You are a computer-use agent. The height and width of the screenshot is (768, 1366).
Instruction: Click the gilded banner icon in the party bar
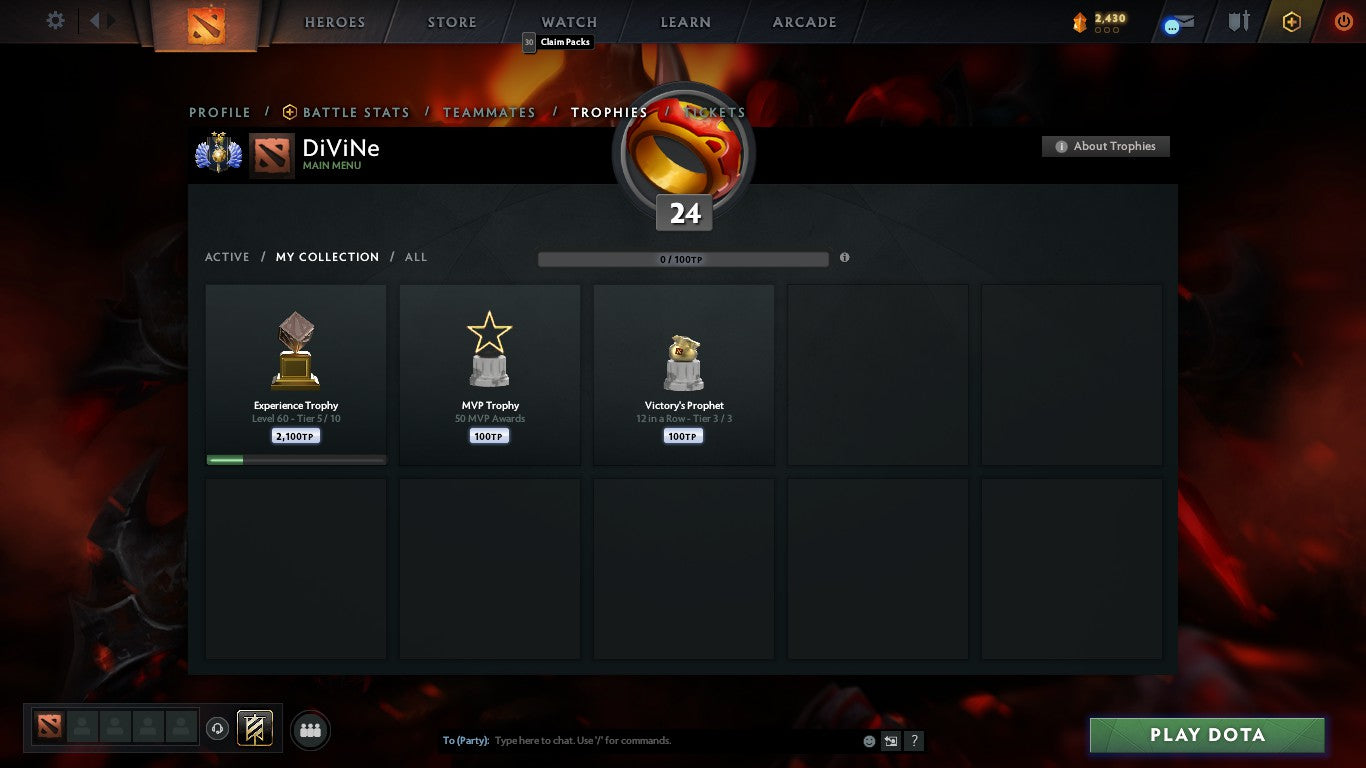pos(254,728)
